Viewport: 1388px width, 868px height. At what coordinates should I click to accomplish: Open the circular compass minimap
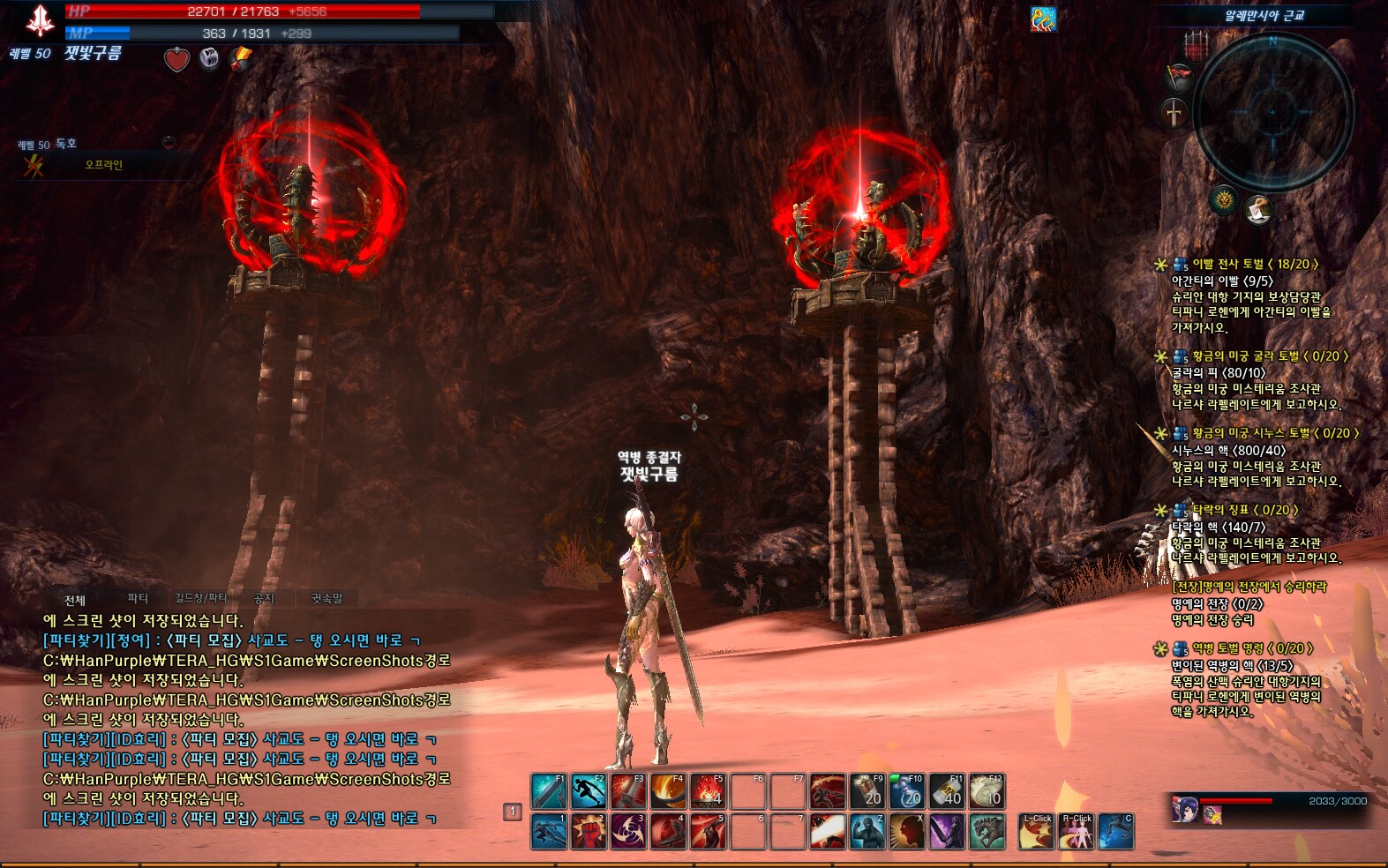(x=1272, y=111)
